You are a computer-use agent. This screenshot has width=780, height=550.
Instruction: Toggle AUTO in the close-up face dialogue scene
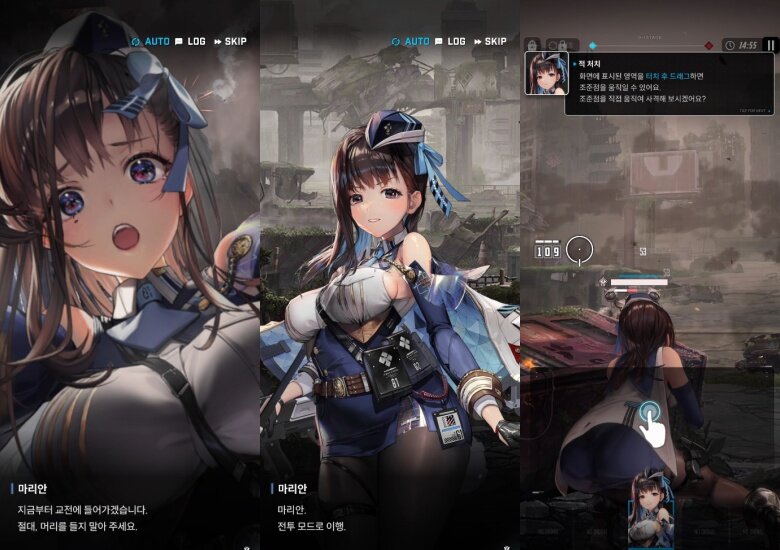point(151,42)
